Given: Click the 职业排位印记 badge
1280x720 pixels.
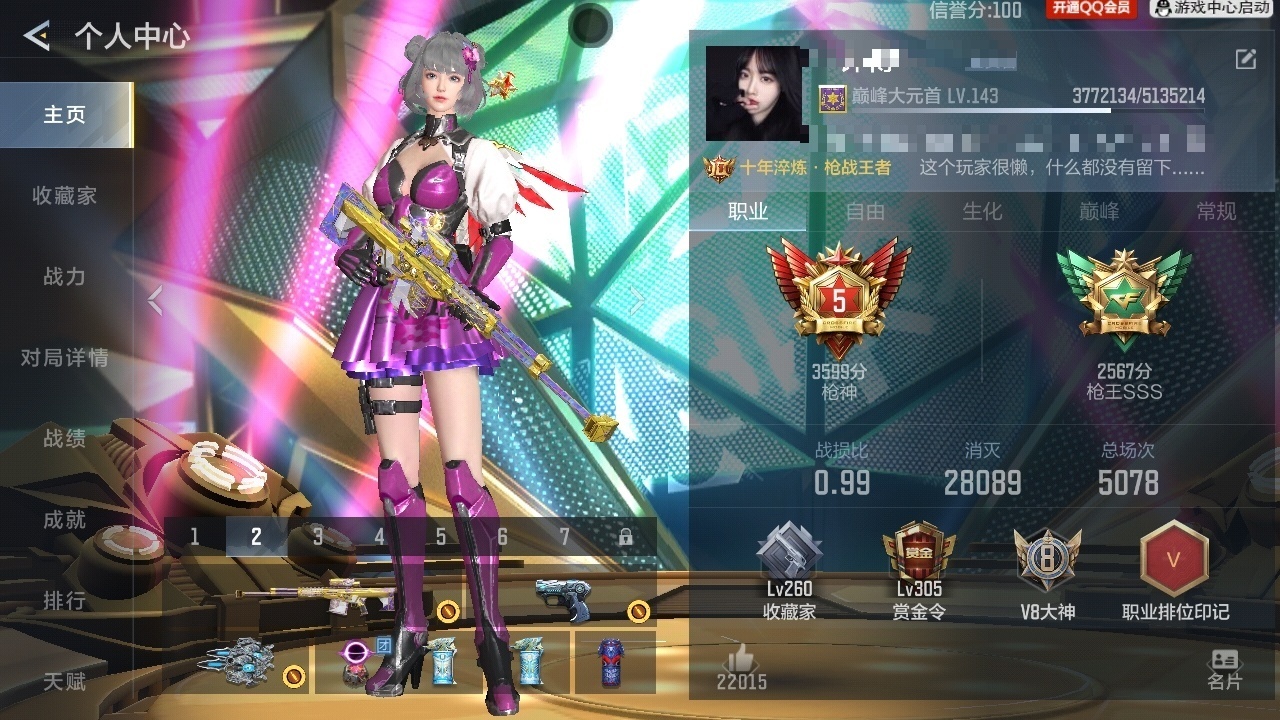Looking at the screenshot, I should pyautogui.click(x=1175, y=572).
